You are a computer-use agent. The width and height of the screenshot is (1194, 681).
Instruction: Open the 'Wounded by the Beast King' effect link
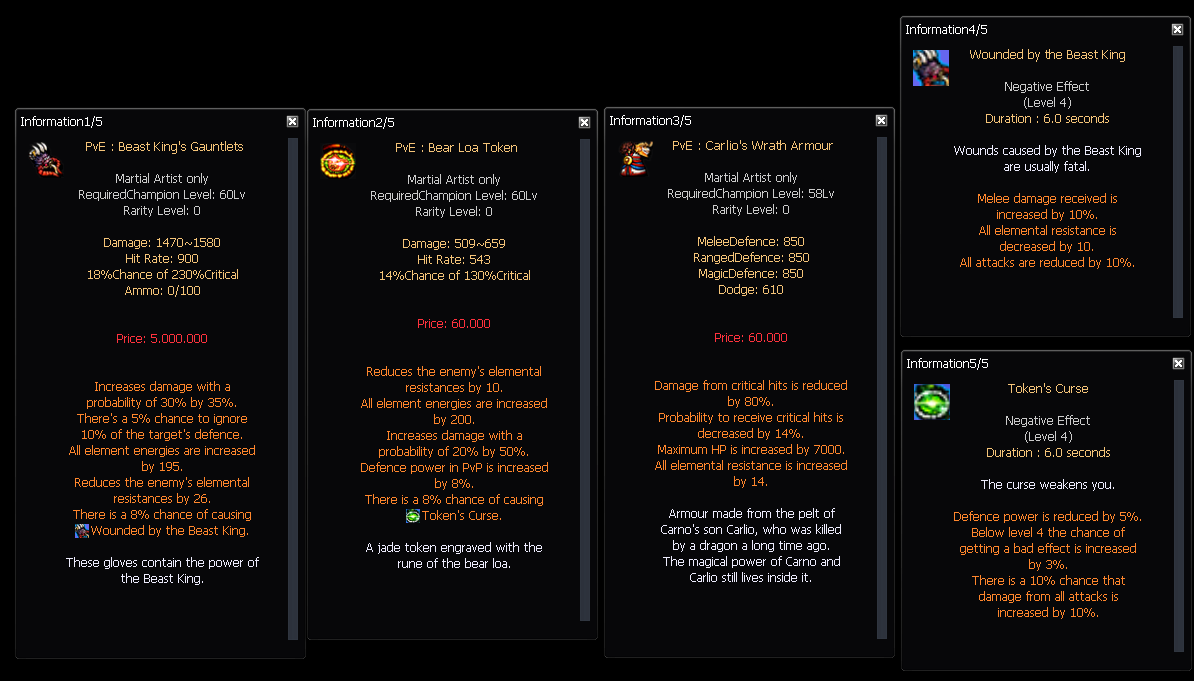(169, 531)
